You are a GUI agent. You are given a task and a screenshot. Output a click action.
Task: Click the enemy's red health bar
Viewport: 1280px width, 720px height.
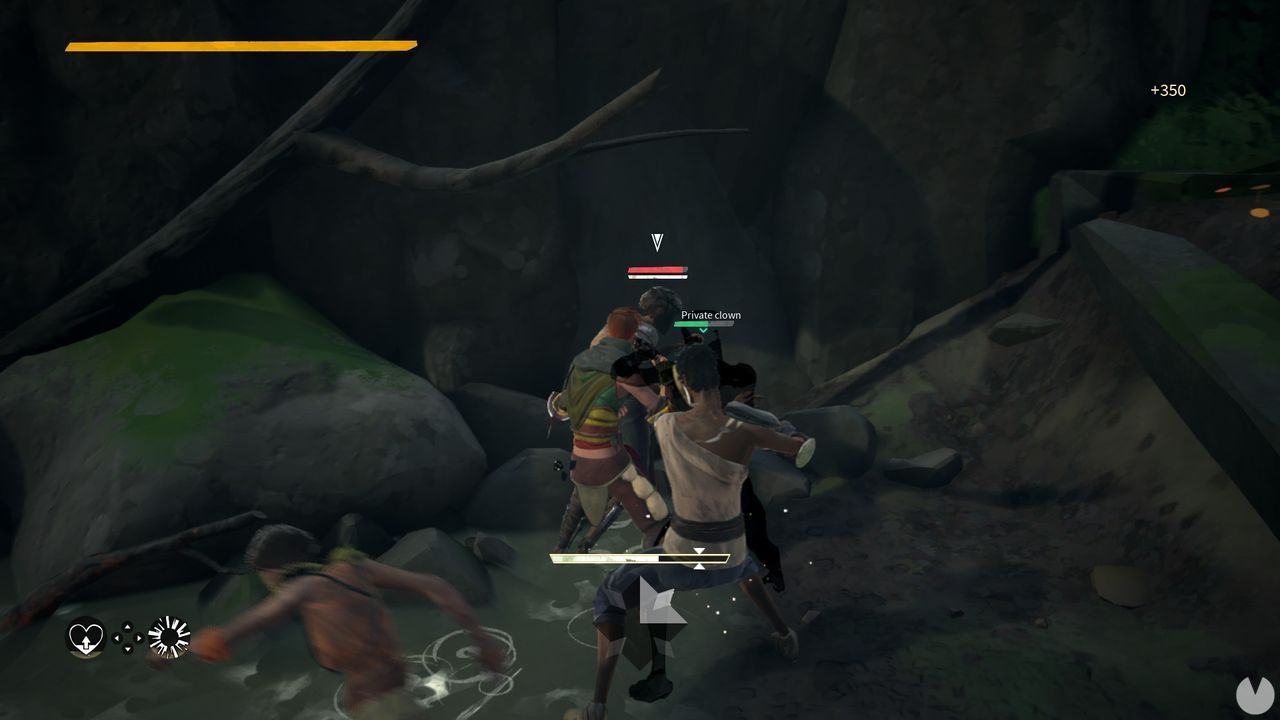coord(656,269)
